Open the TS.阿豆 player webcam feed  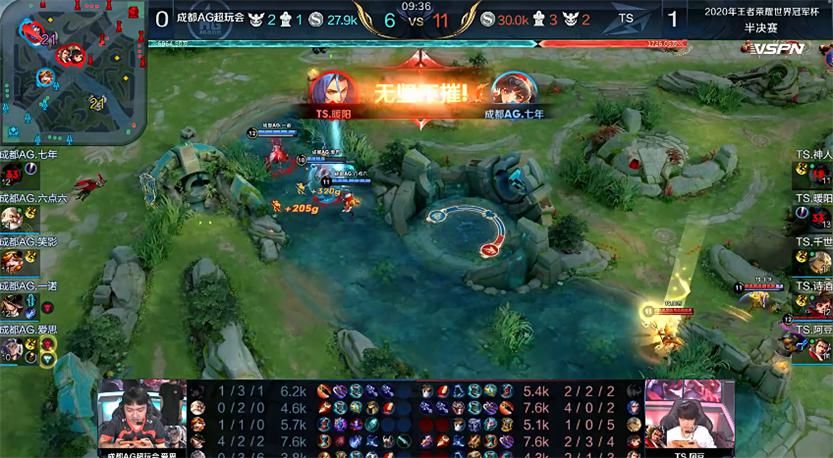pyautogui.click(x=688, y=415)
